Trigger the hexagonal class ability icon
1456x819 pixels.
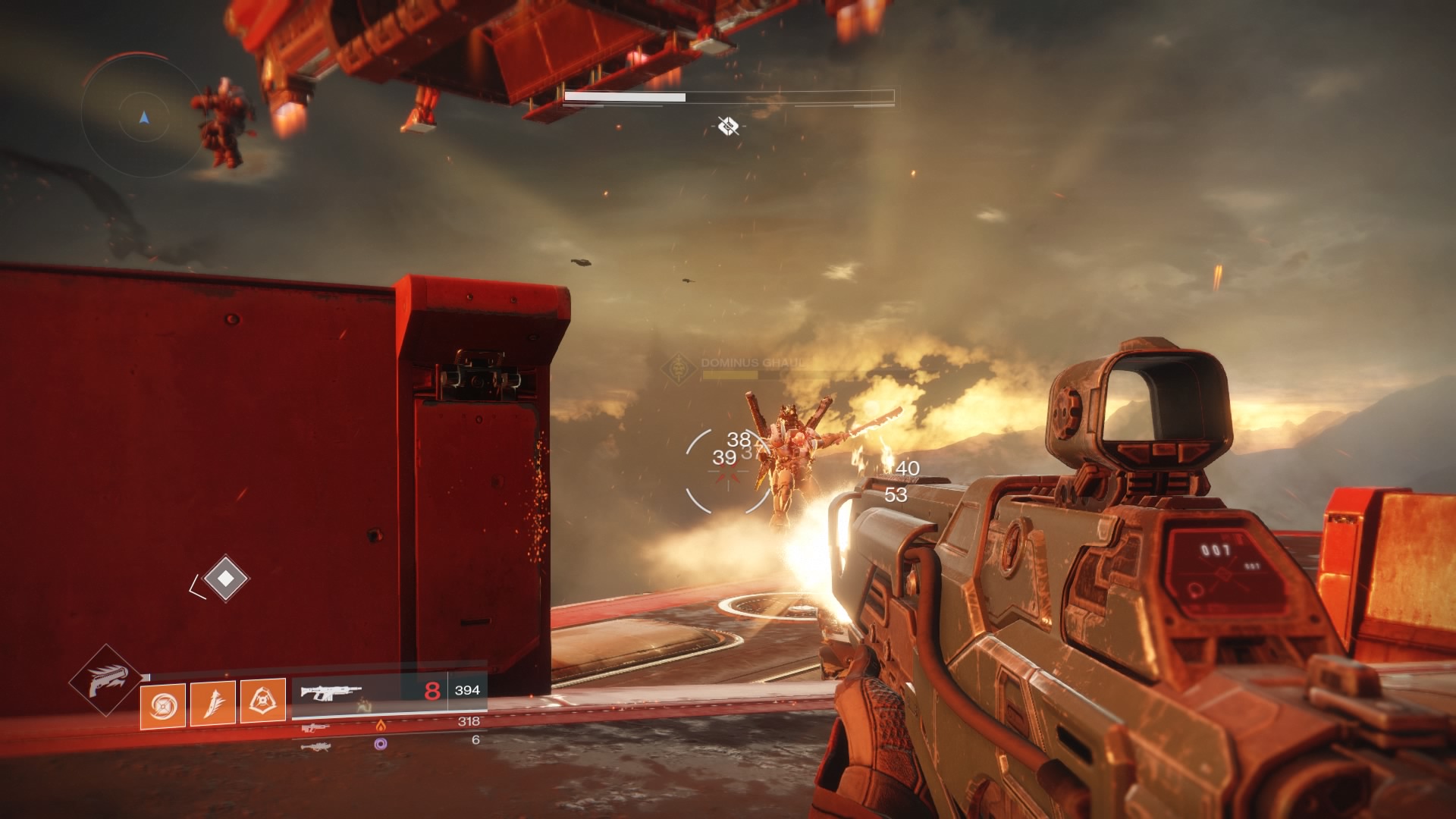(x=263, y=701)
